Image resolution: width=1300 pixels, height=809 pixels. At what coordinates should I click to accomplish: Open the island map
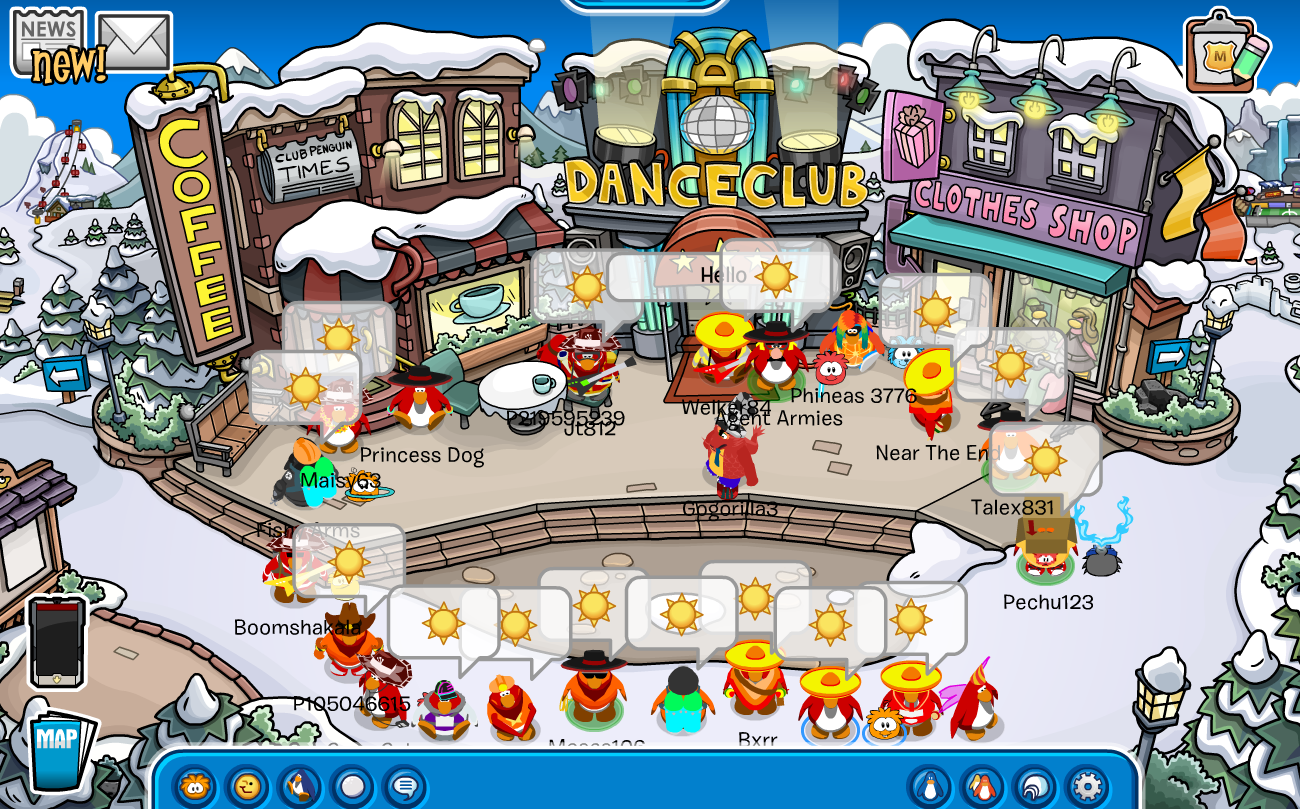pyautogui.click(x=61, y=750)
